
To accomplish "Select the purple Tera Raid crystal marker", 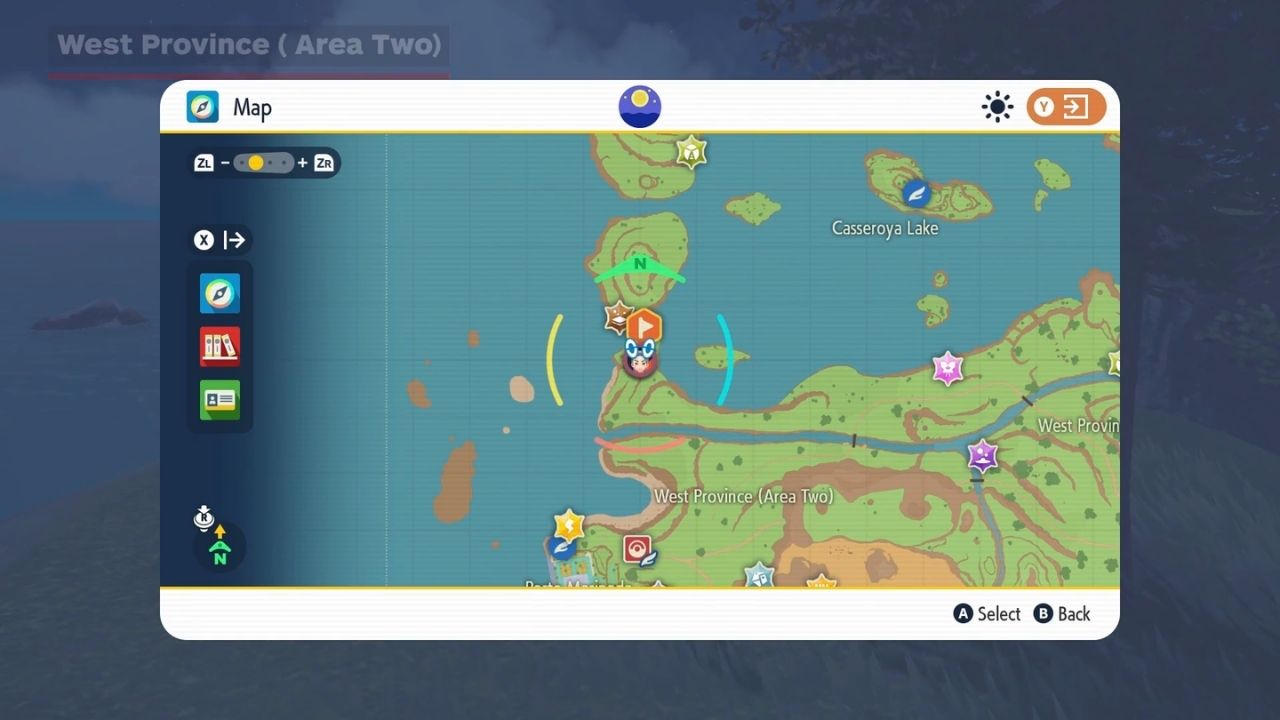I will (982, 456).
